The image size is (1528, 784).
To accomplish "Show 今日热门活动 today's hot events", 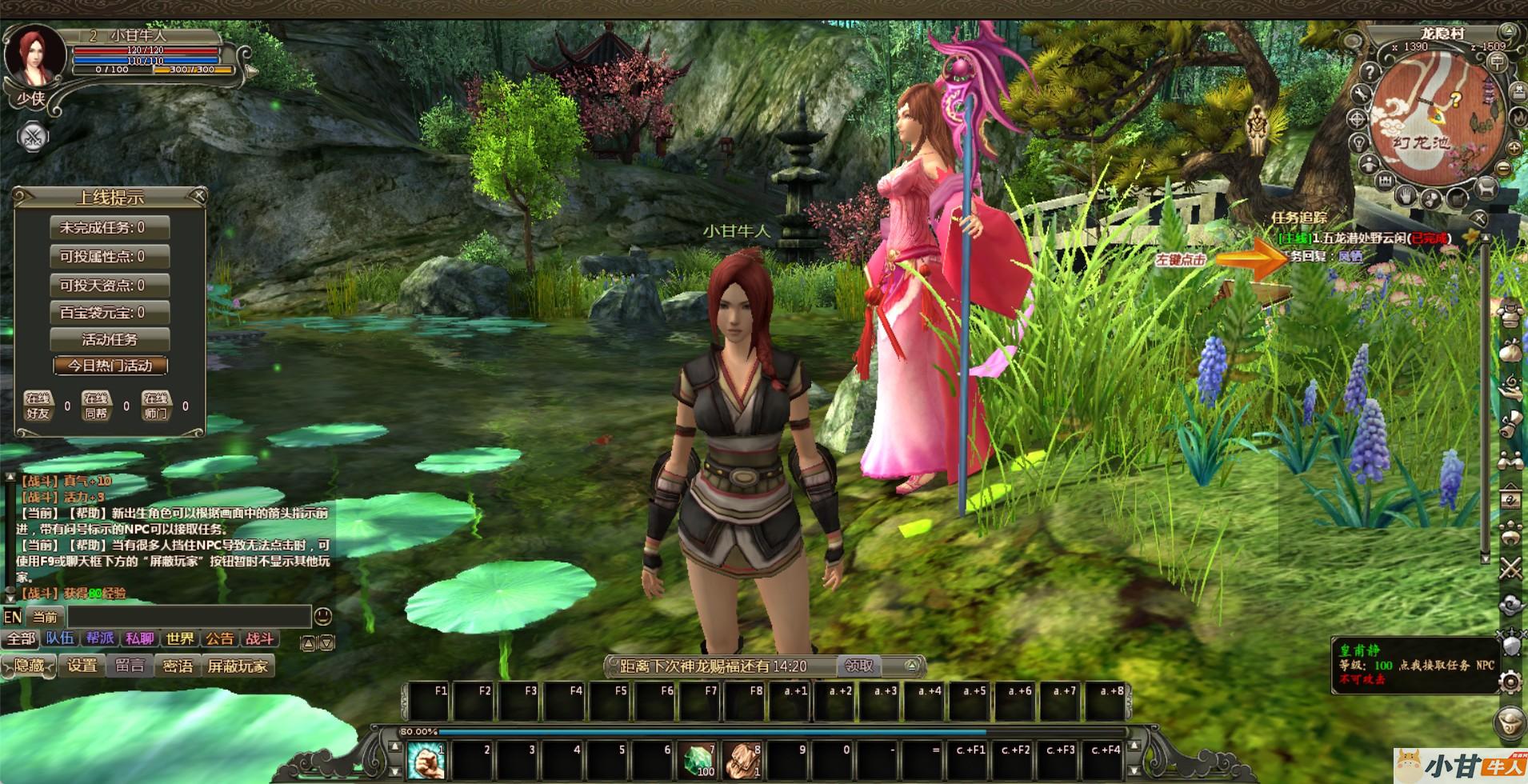I will [x=110, y=366].
